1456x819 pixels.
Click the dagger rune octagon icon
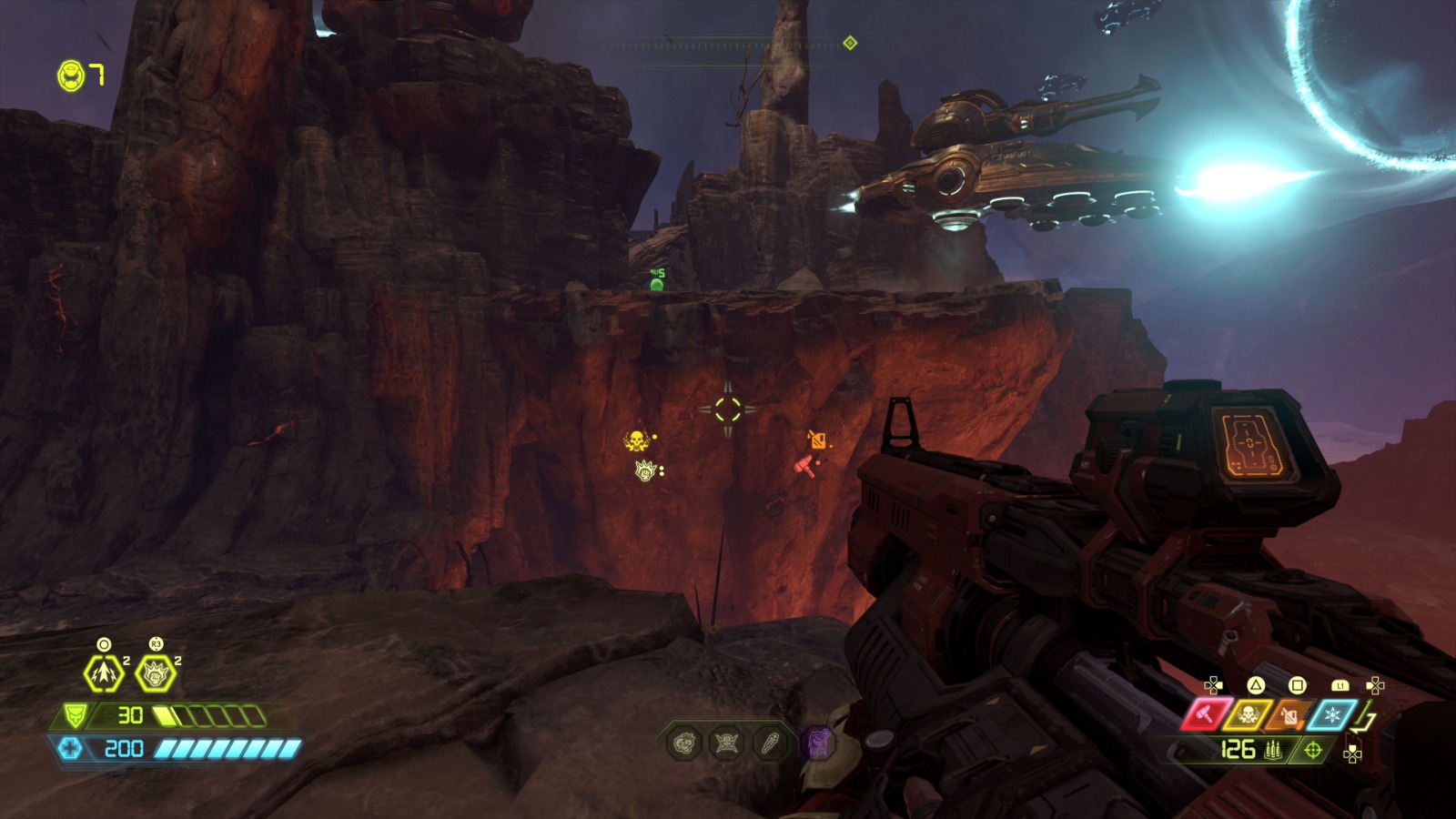(771, 742)
